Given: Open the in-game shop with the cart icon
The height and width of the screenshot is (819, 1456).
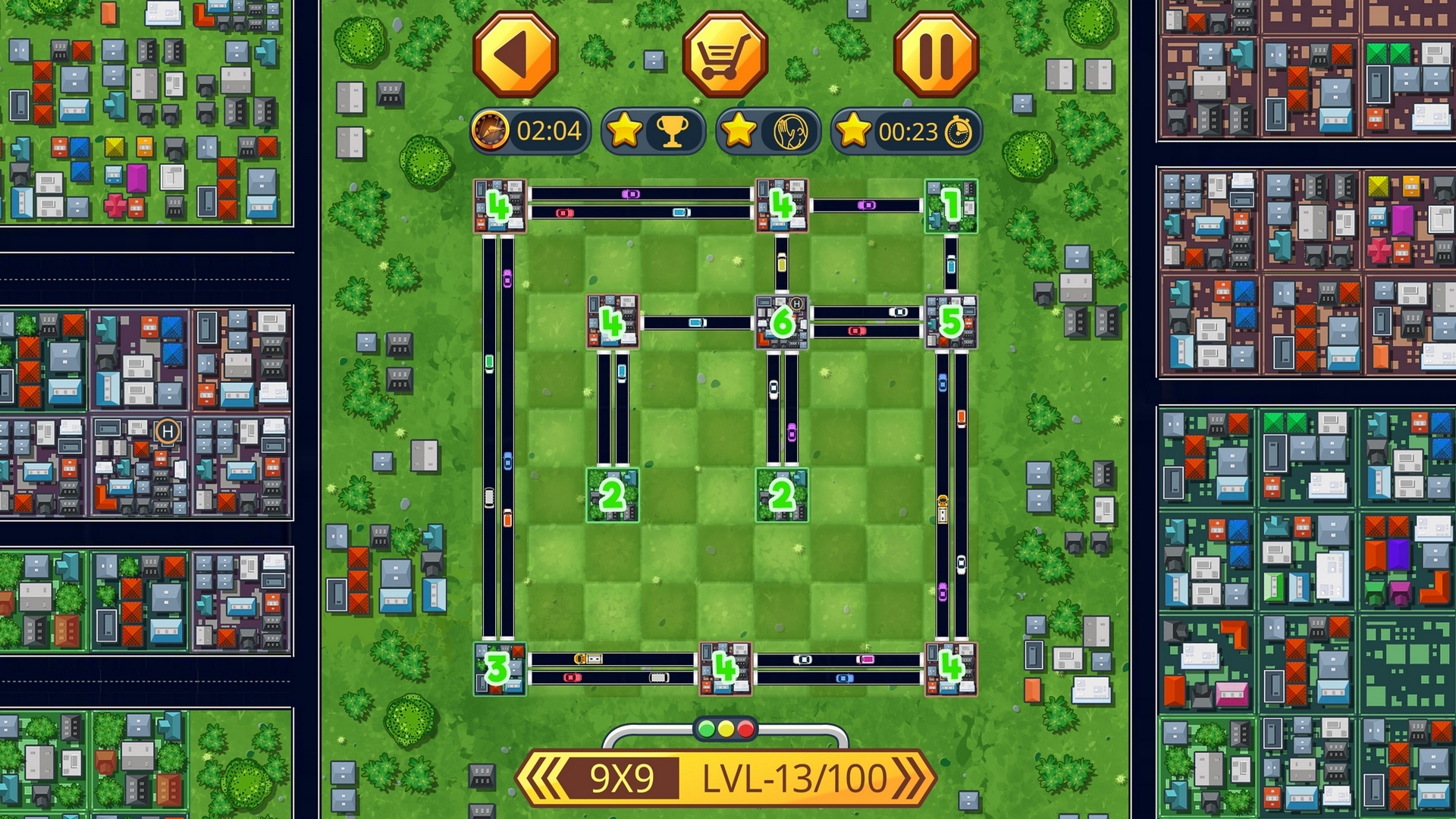Looking at the screenshot, I should pyautogui.click(x=726, y=54).
